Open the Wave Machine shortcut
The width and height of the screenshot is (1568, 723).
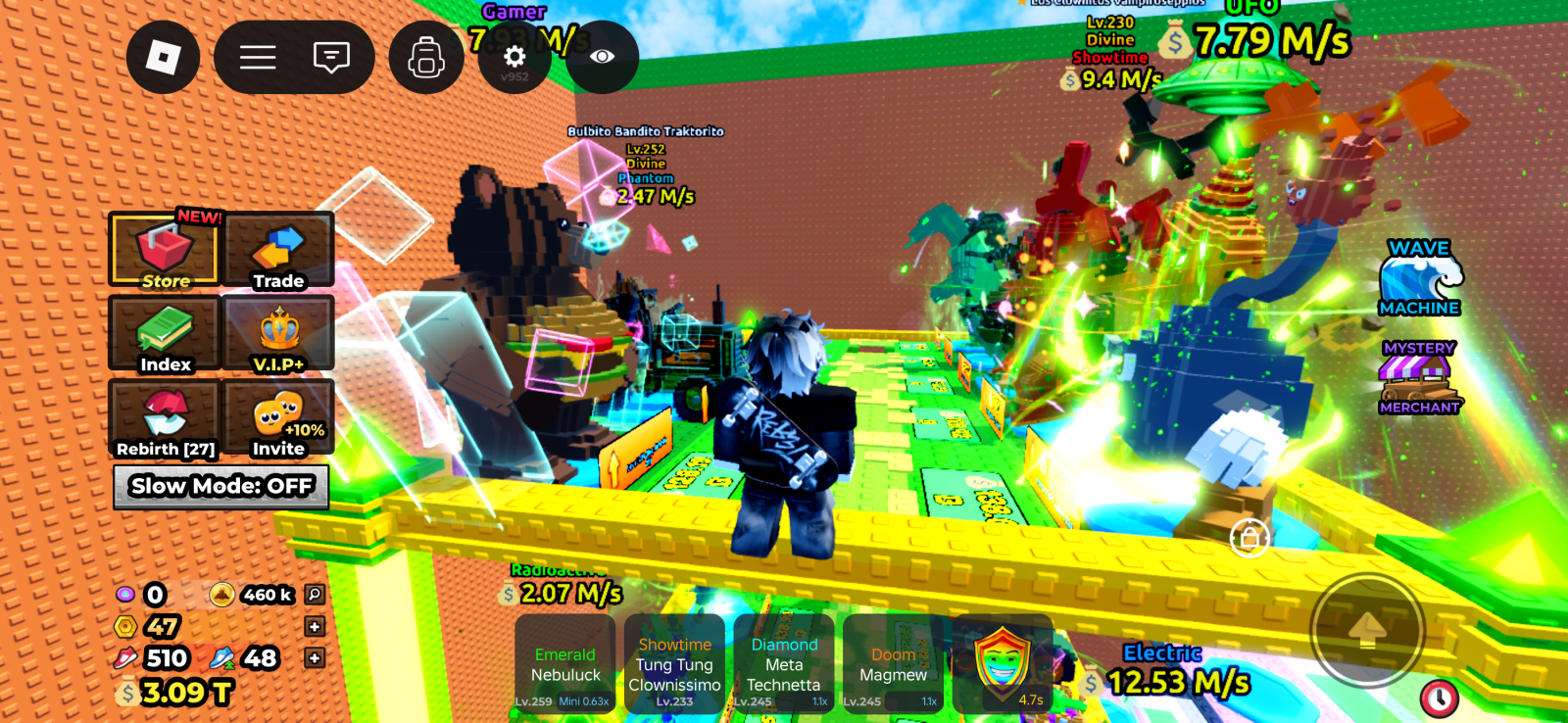click(1419, 279)
